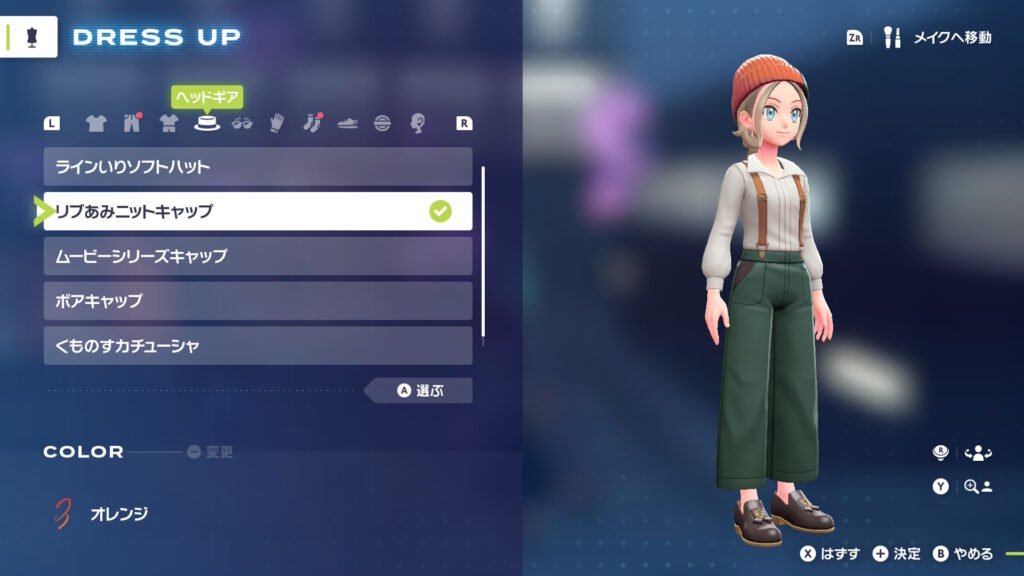
Task: Click the 選ぶ select button
Action: (420, 391)
